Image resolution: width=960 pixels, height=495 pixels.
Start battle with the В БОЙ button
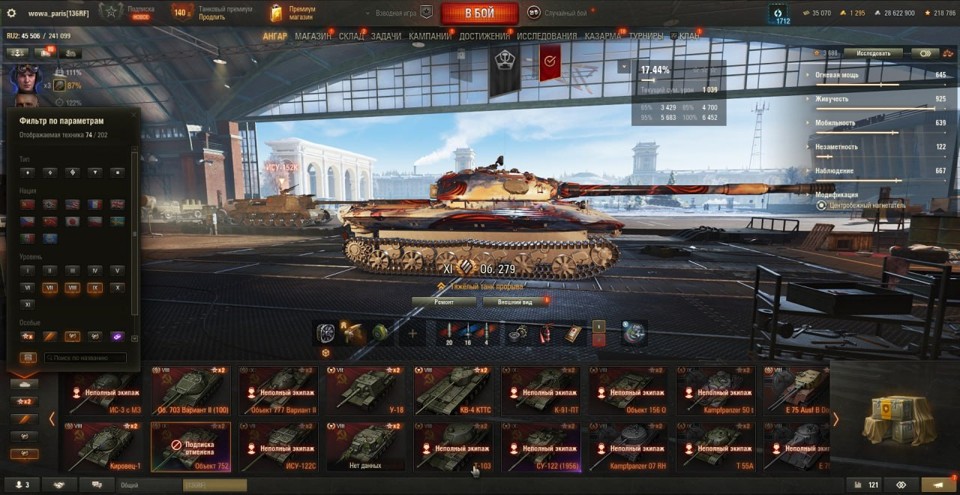tap(479, 13)
